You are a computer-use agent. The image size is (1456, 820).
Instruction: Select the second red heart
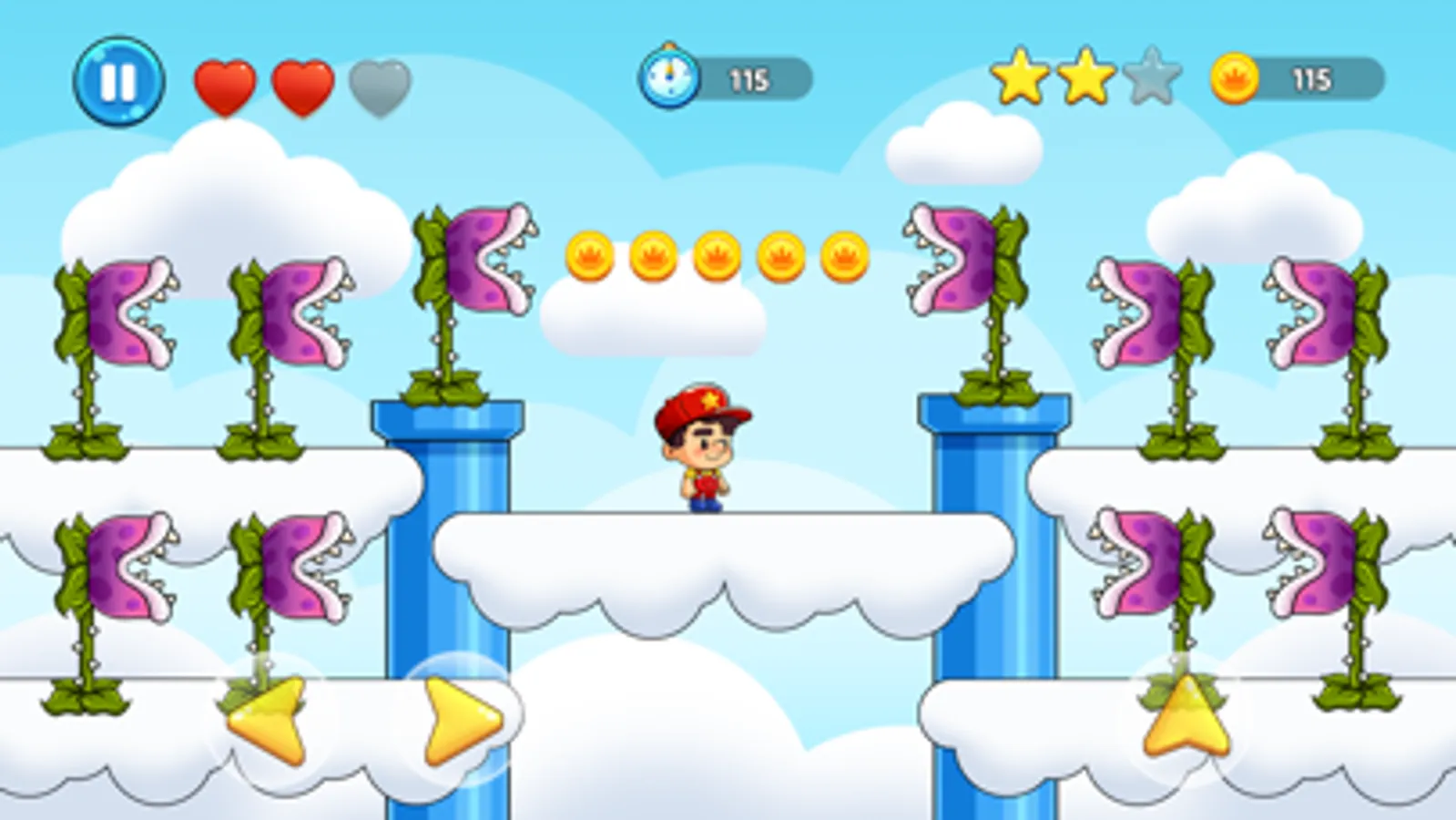[x=302, y=85]
